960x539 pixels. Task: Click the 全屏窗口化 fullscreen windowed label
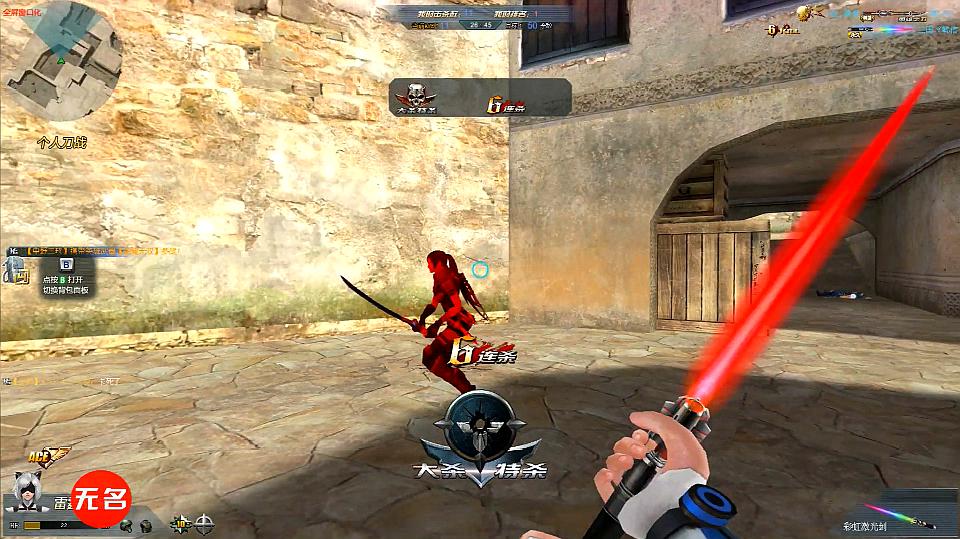coord(22,8)
